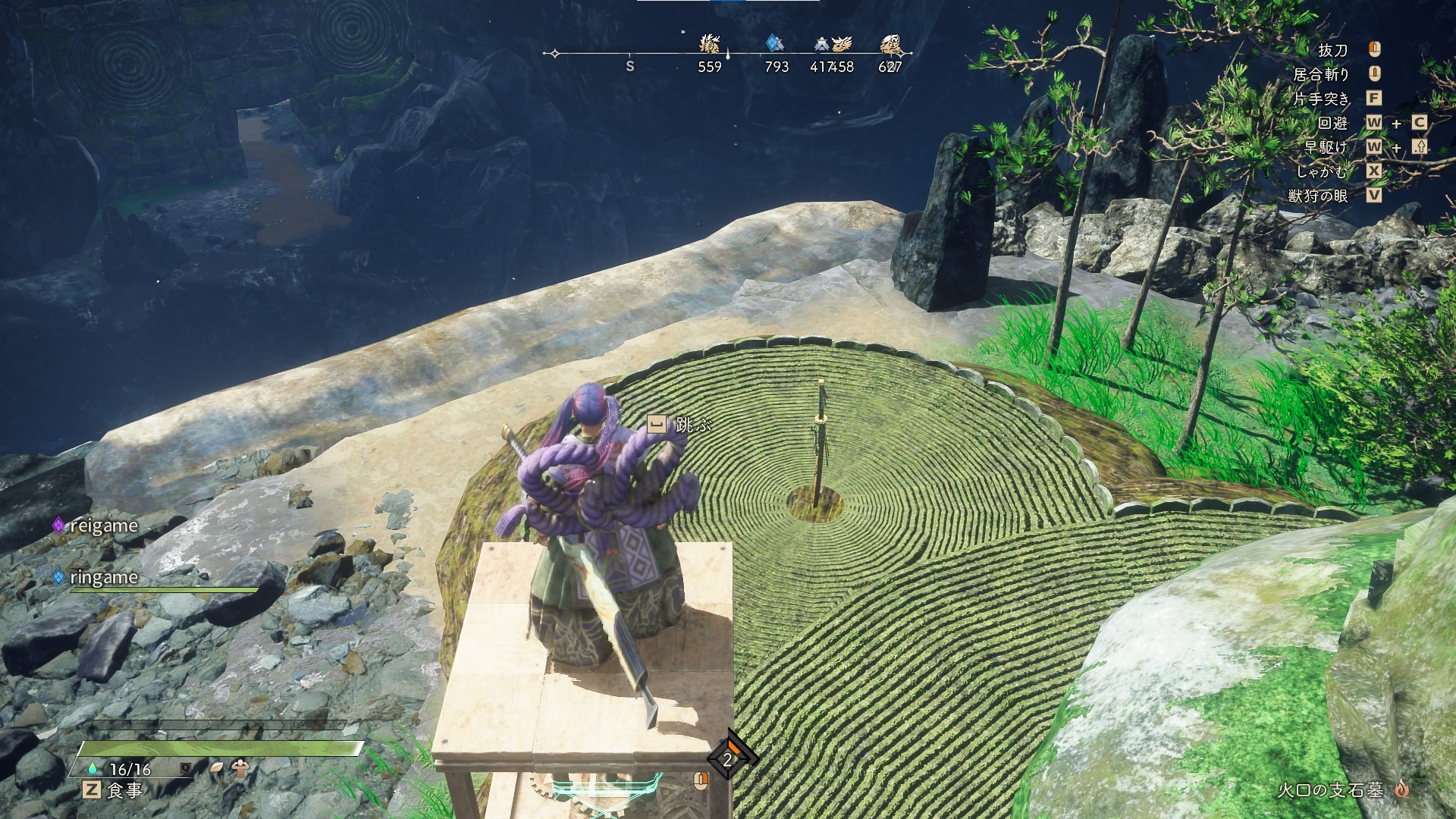Click the flame icon beside the location name
This screenshot has width=1456, height=819.
1401,789
